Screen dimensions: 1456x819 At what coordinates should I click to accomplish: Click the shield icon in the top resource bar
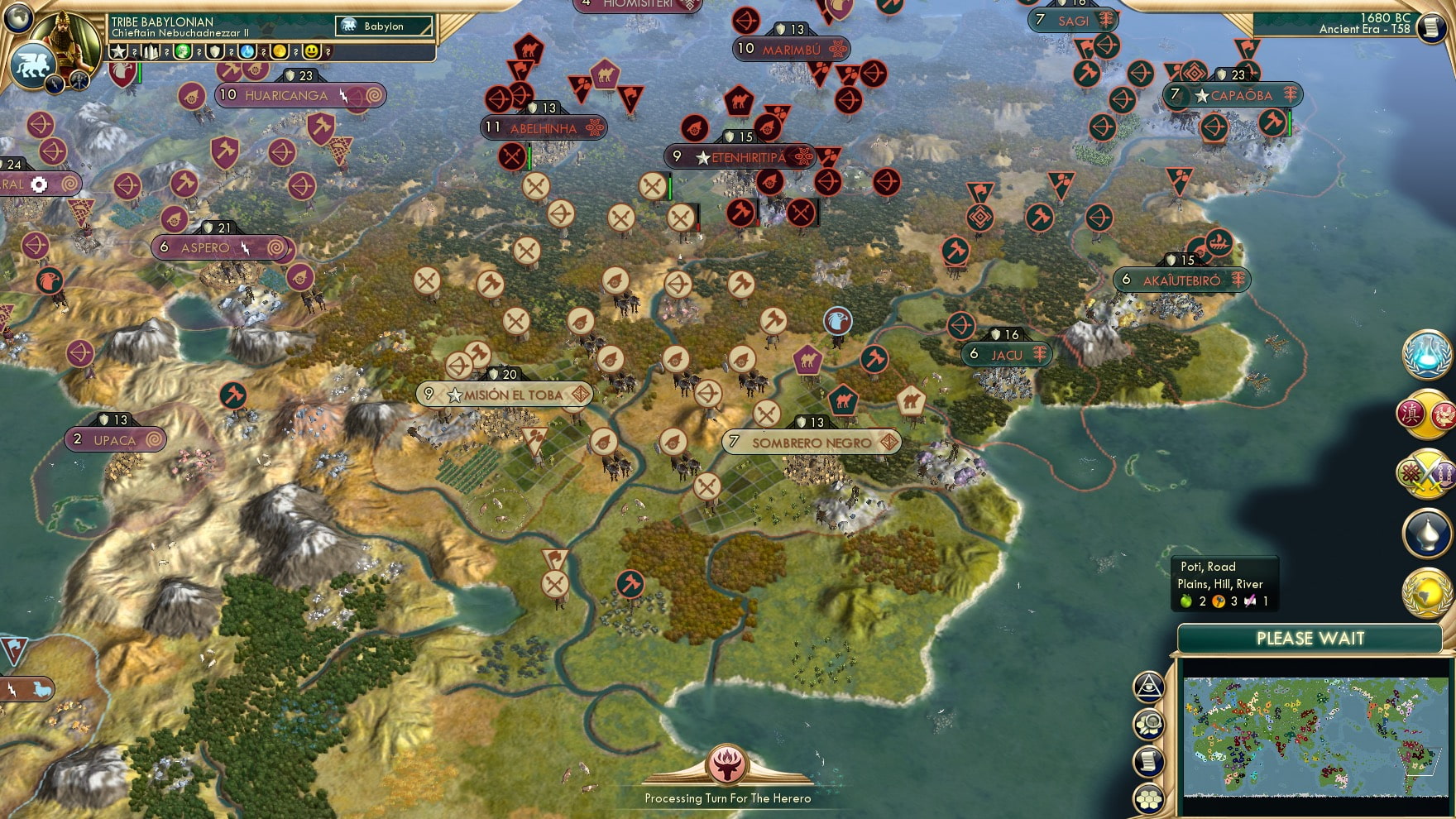tap(213, 50)
